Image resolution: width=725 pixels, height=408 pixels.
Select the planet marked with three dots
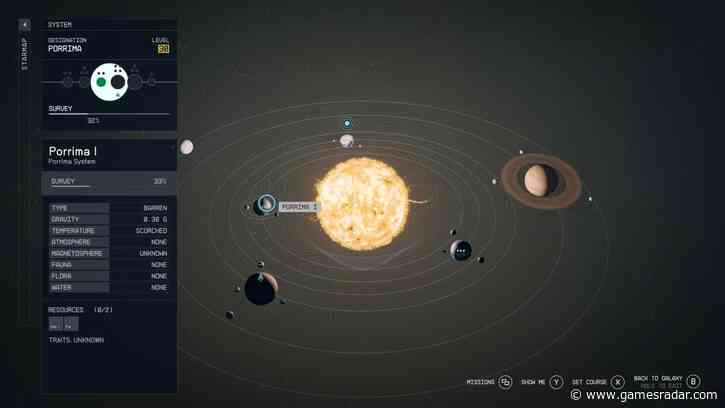tap(461, 250)
